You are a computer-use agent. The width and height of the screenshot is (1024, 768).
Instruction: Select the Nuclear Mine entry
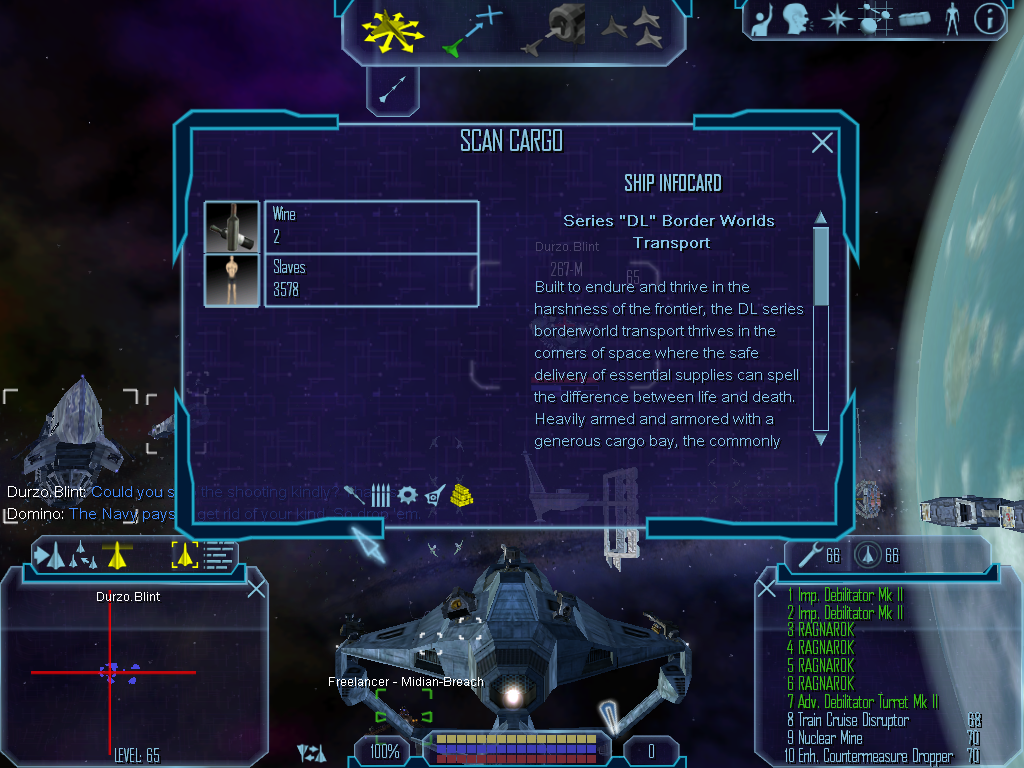point(830,738)
